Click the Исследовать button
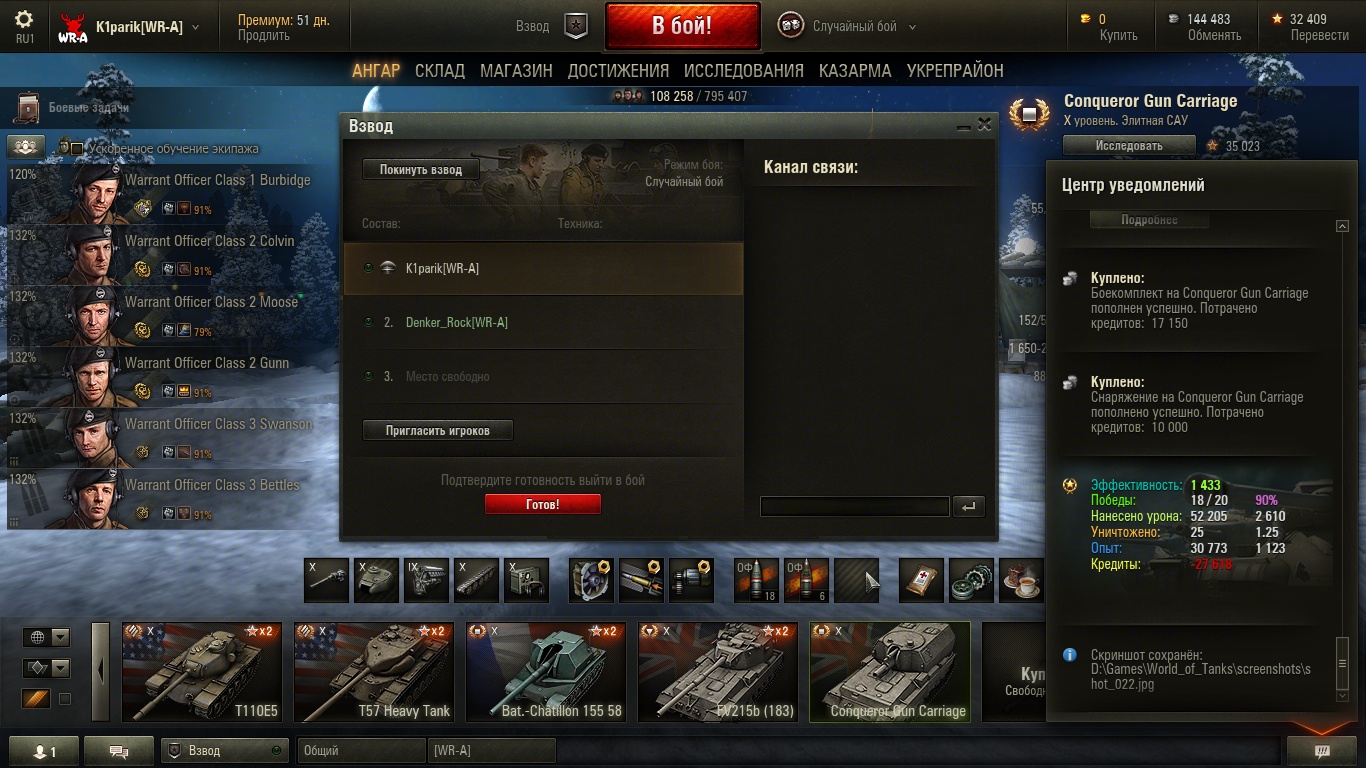Viewport: 1366px width, 768px height. tap(1128, 146)
